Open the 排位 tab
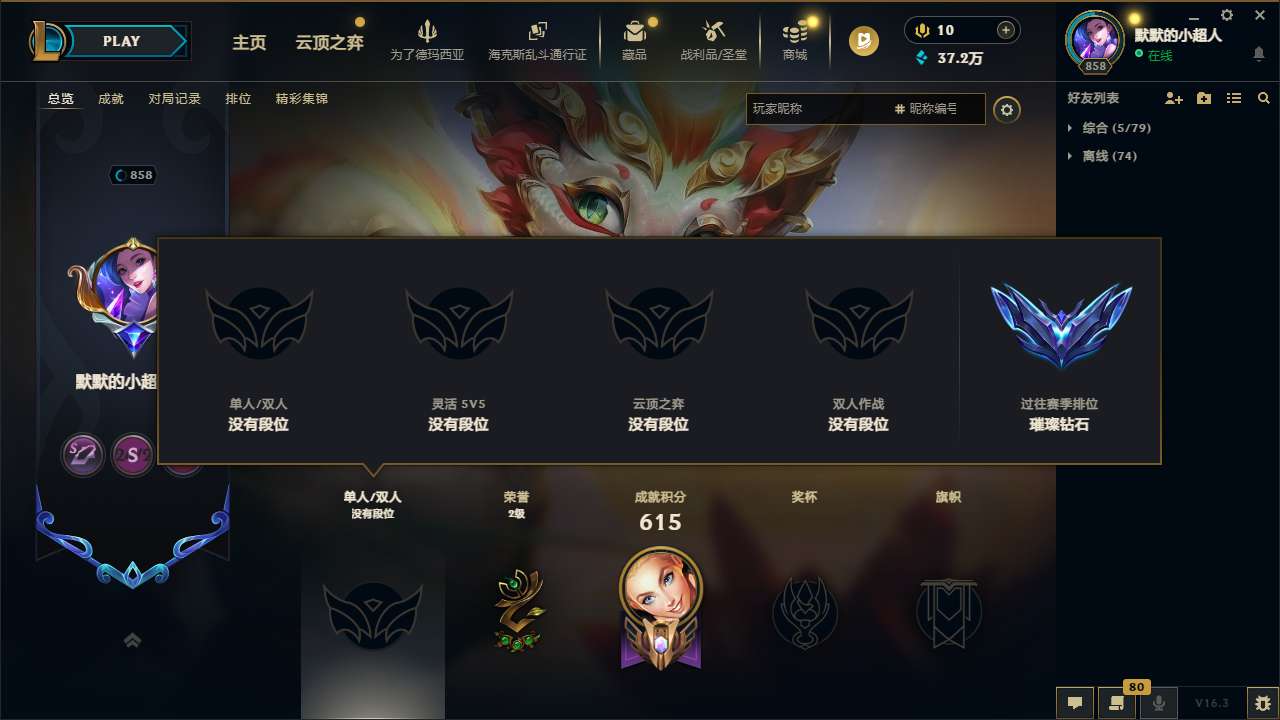This screenshot has height=720, width=1280. tap(238, 99)
